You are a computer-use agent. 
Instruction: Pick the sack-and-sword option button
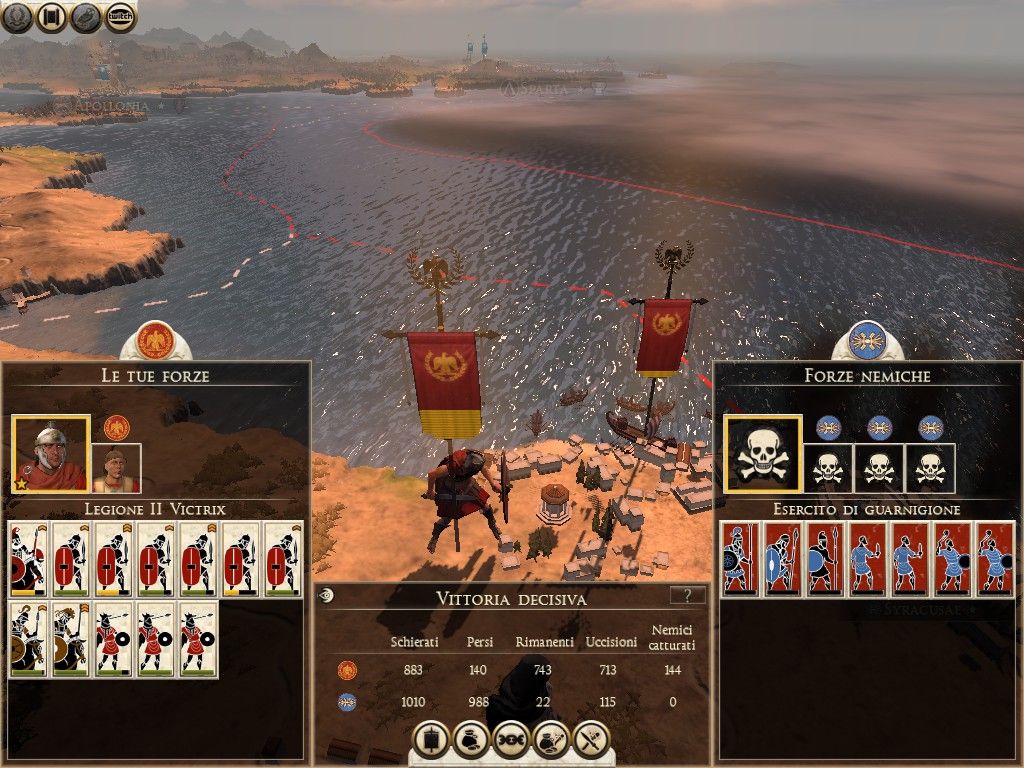[552, 739]
